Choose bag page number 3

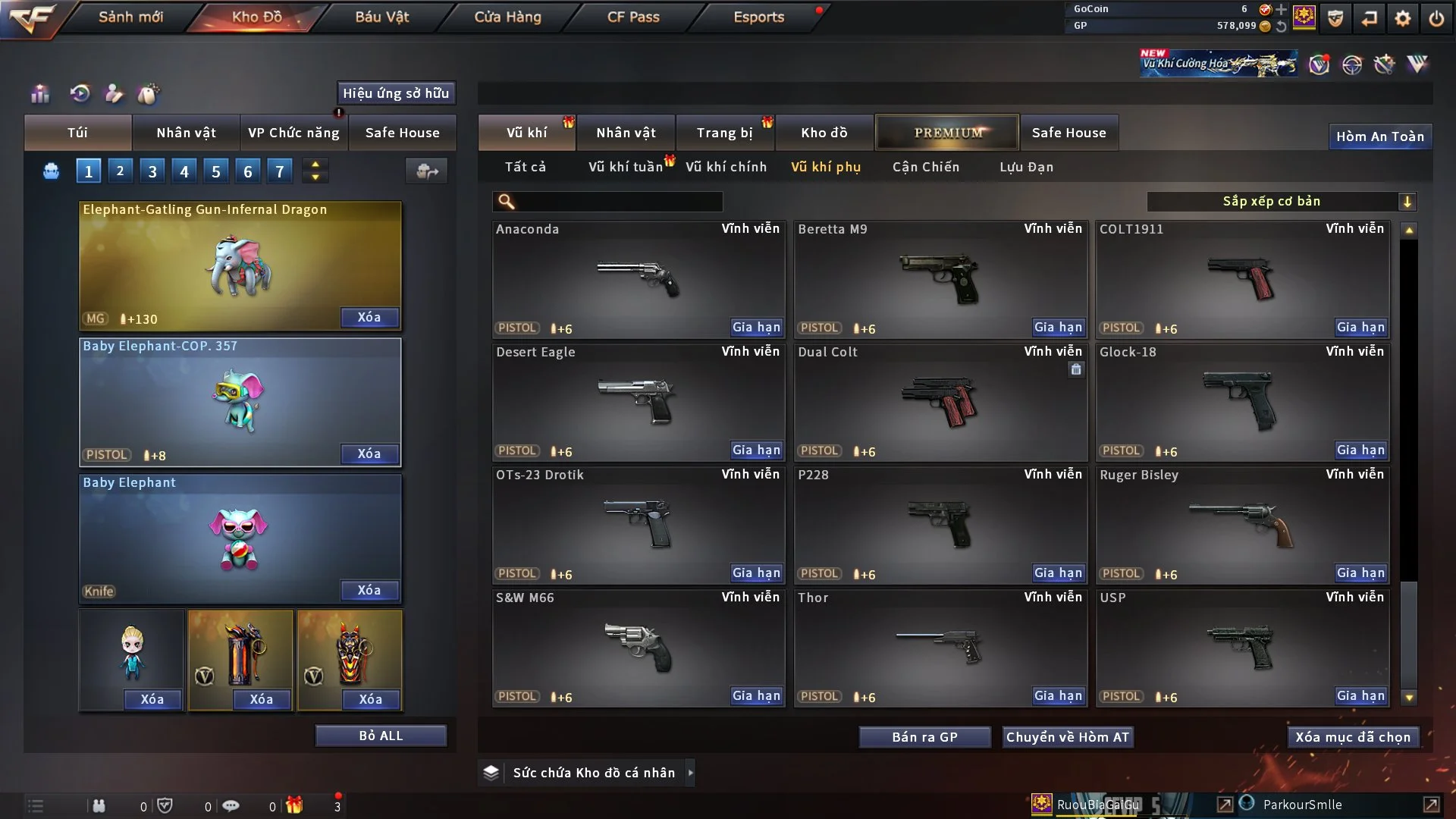(152, 171)
